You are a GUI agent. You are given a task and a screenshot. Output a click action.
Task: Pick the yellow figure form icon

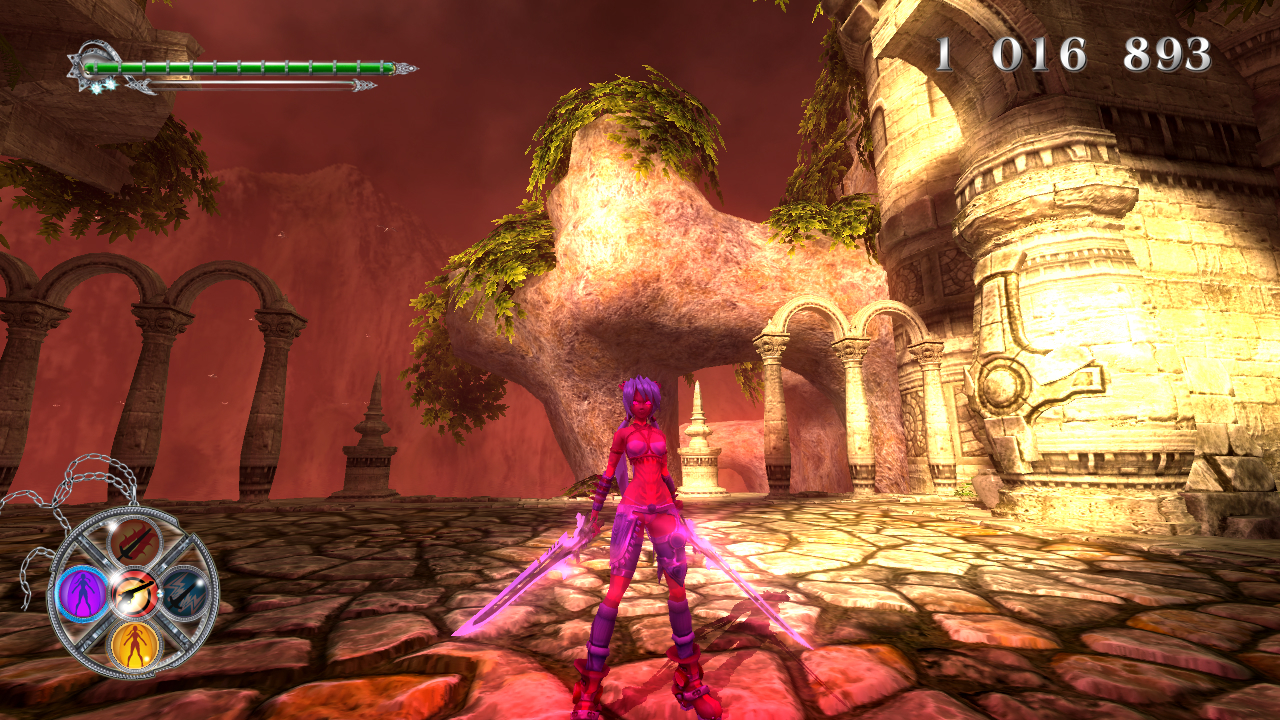134,644
